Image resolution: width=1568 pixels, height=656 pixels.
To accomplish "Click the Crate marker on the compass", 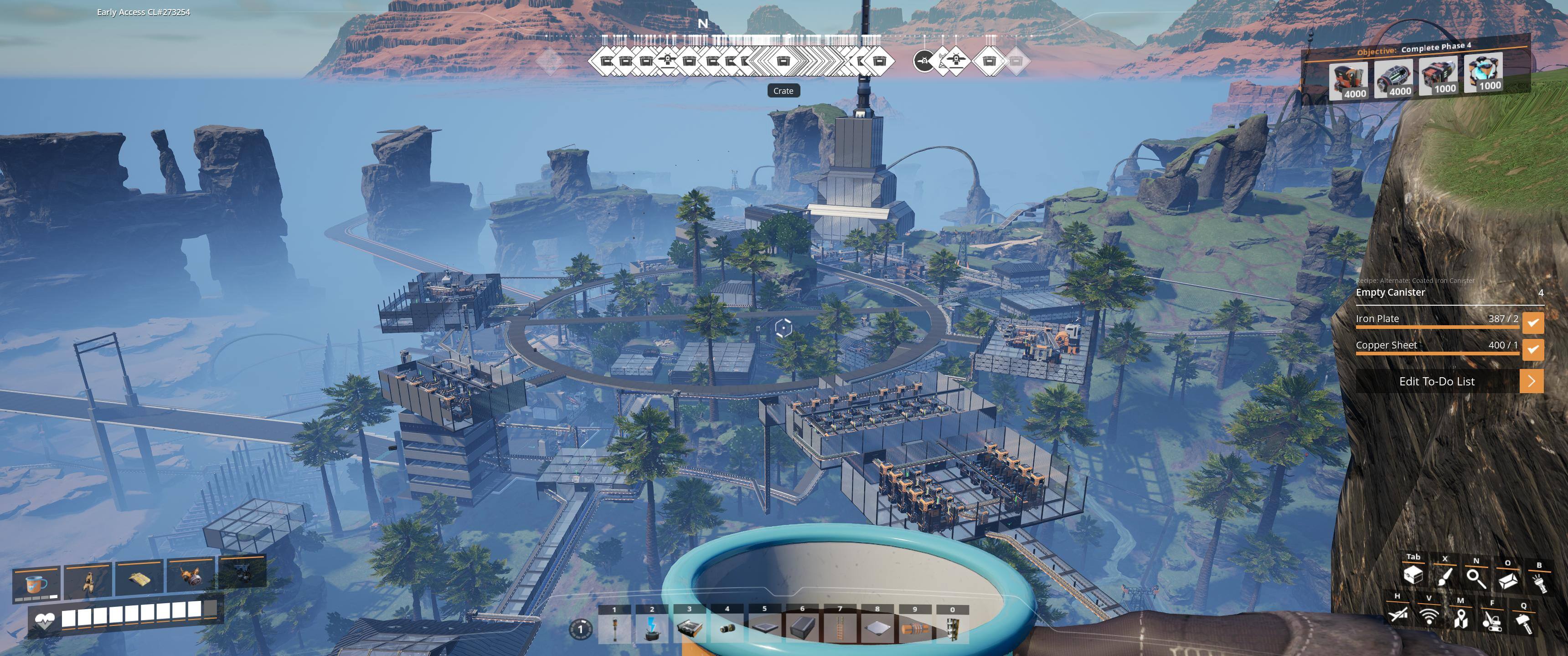I will [783, 61].
